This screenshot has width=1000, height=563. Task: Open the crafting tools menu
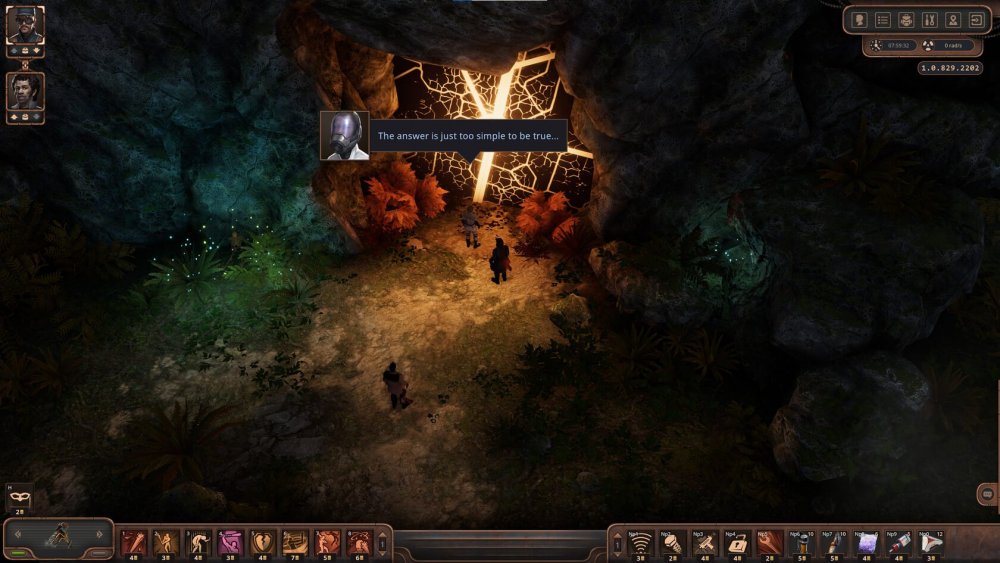(930, 19)
